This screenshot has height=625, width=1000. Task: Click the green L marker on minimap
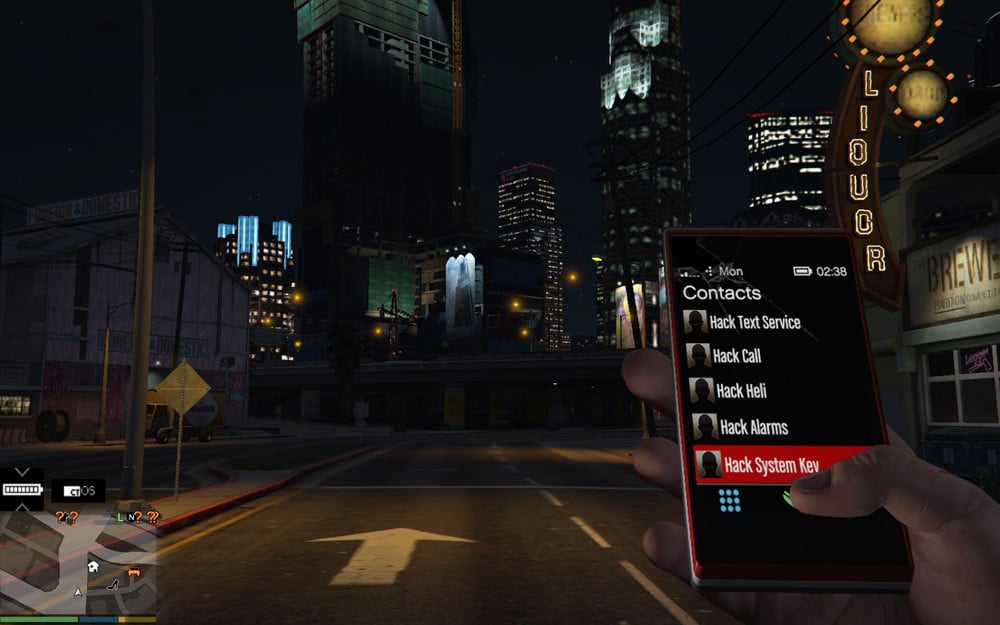[121, 517]
